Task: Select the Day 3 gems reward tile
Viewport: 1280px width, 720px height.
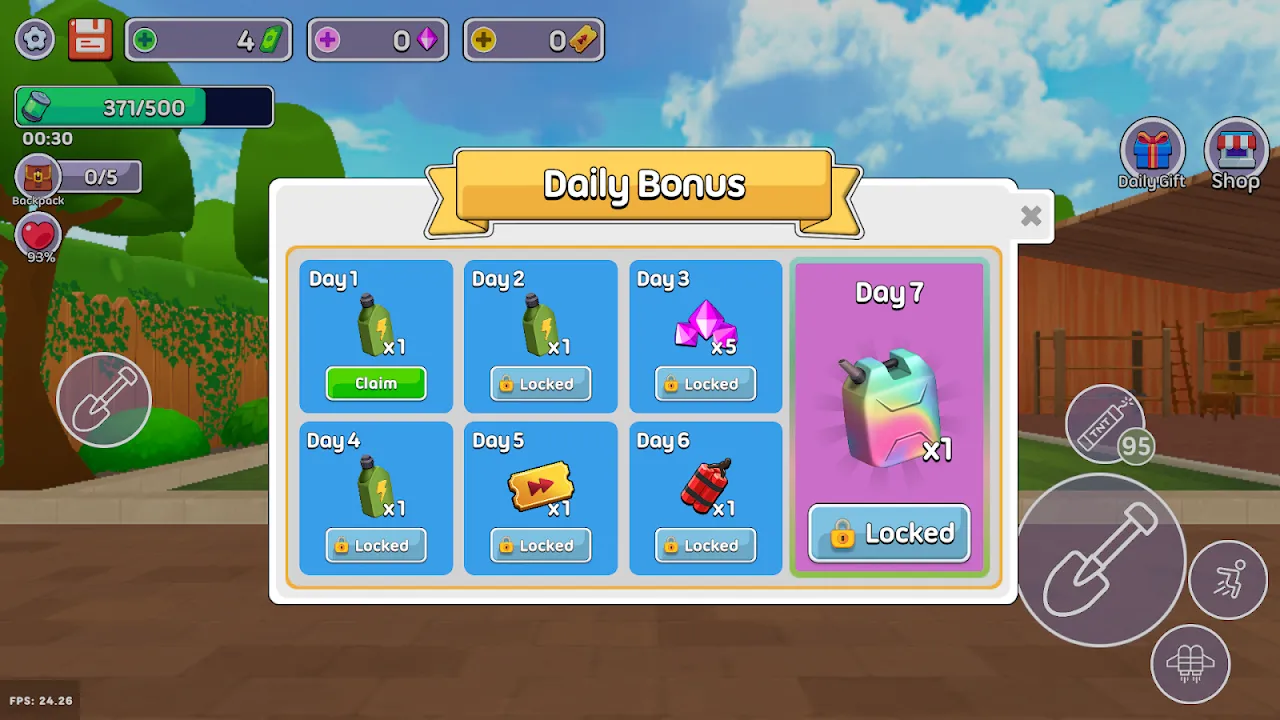Action: (x=705, y=336)
